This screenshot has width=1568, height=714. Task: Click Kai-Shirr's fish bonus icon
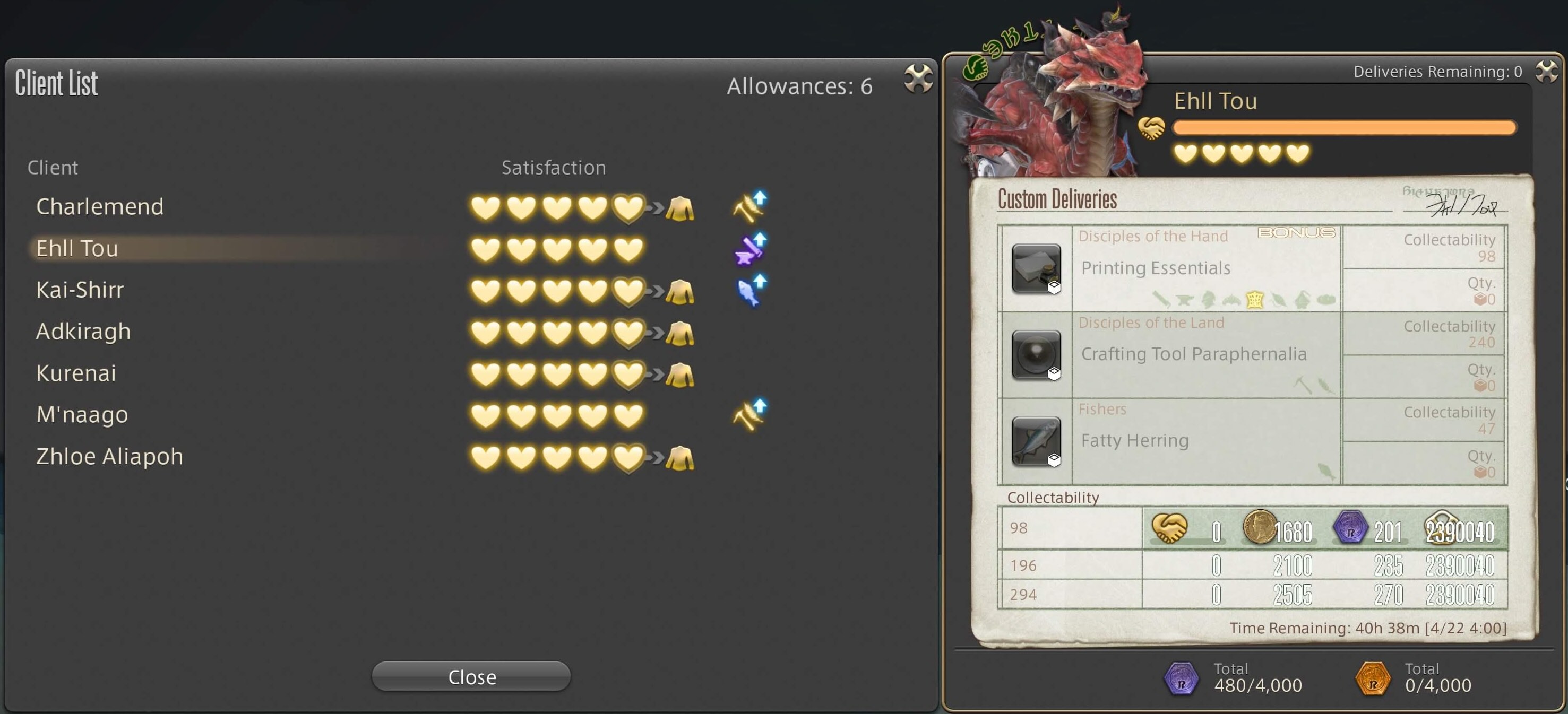point(751,290)
